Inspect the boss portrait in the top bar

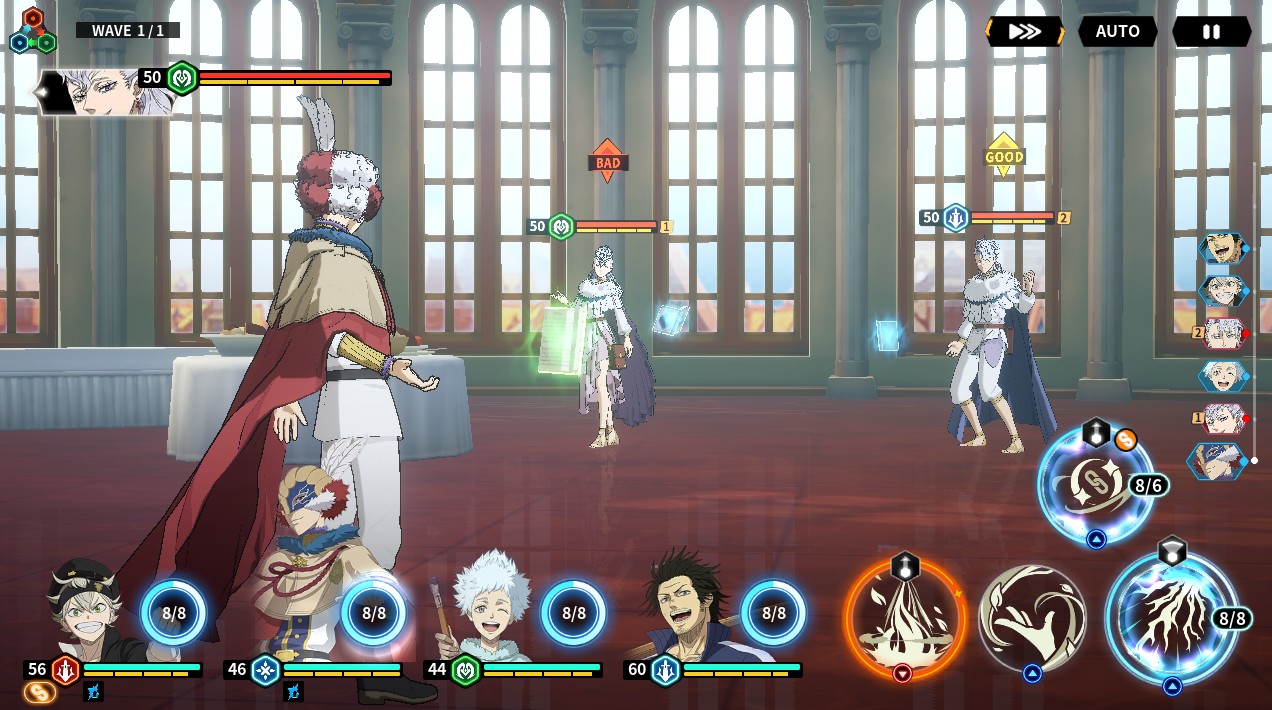[105, 92]
